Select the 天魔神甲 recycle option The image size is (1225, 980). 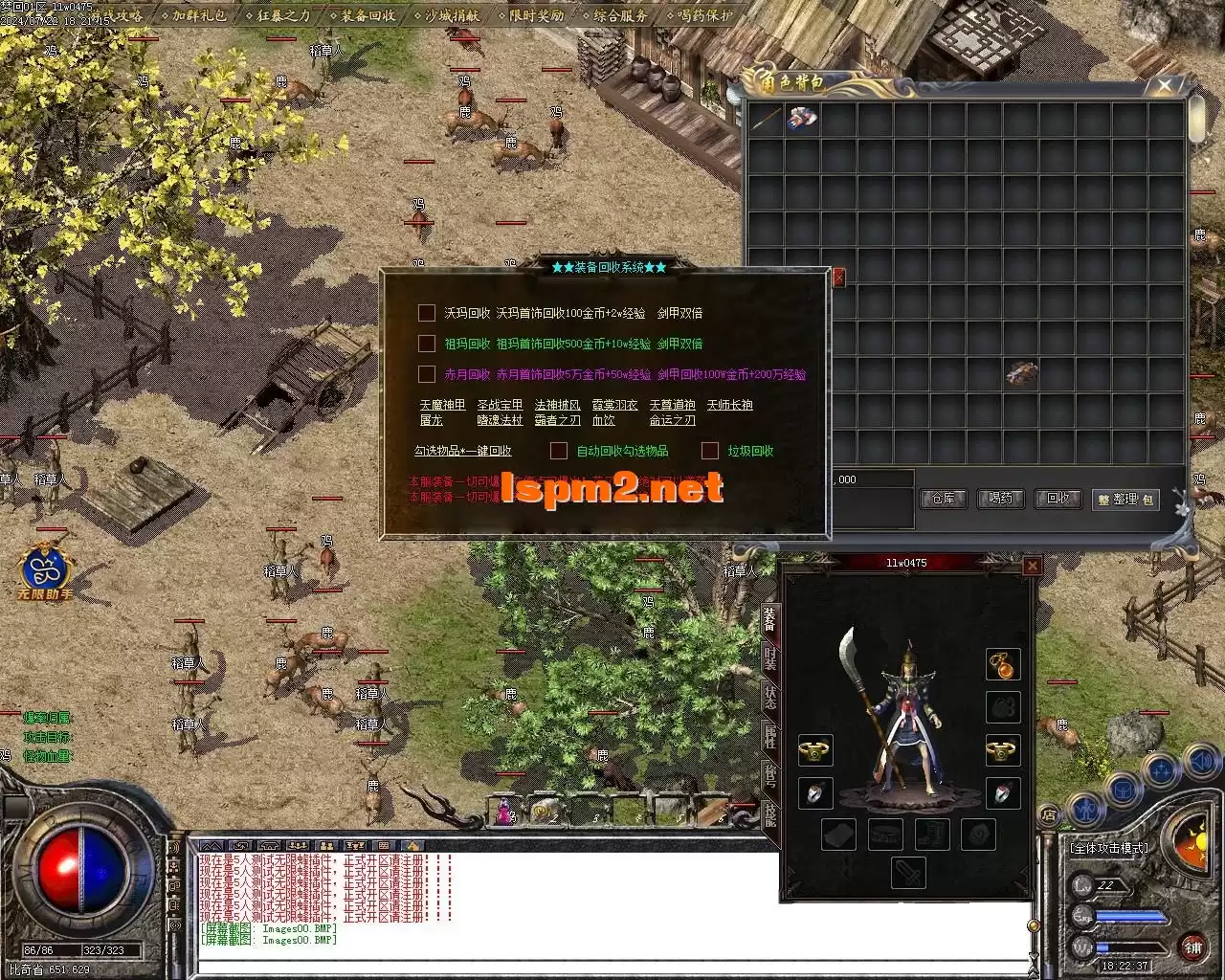[442, 405]
